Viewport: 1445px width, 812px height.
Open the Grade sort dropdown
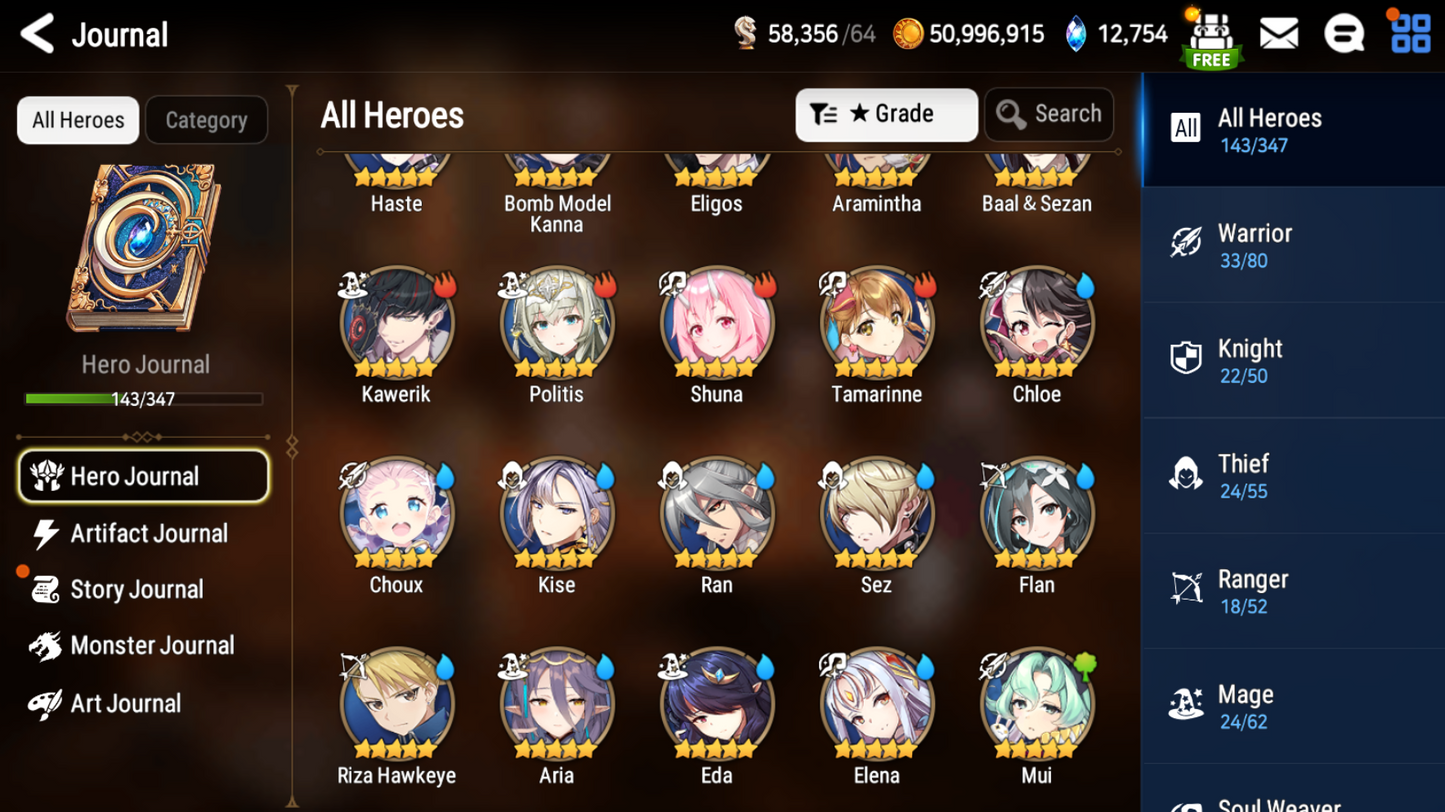click(x=885, y=115)
